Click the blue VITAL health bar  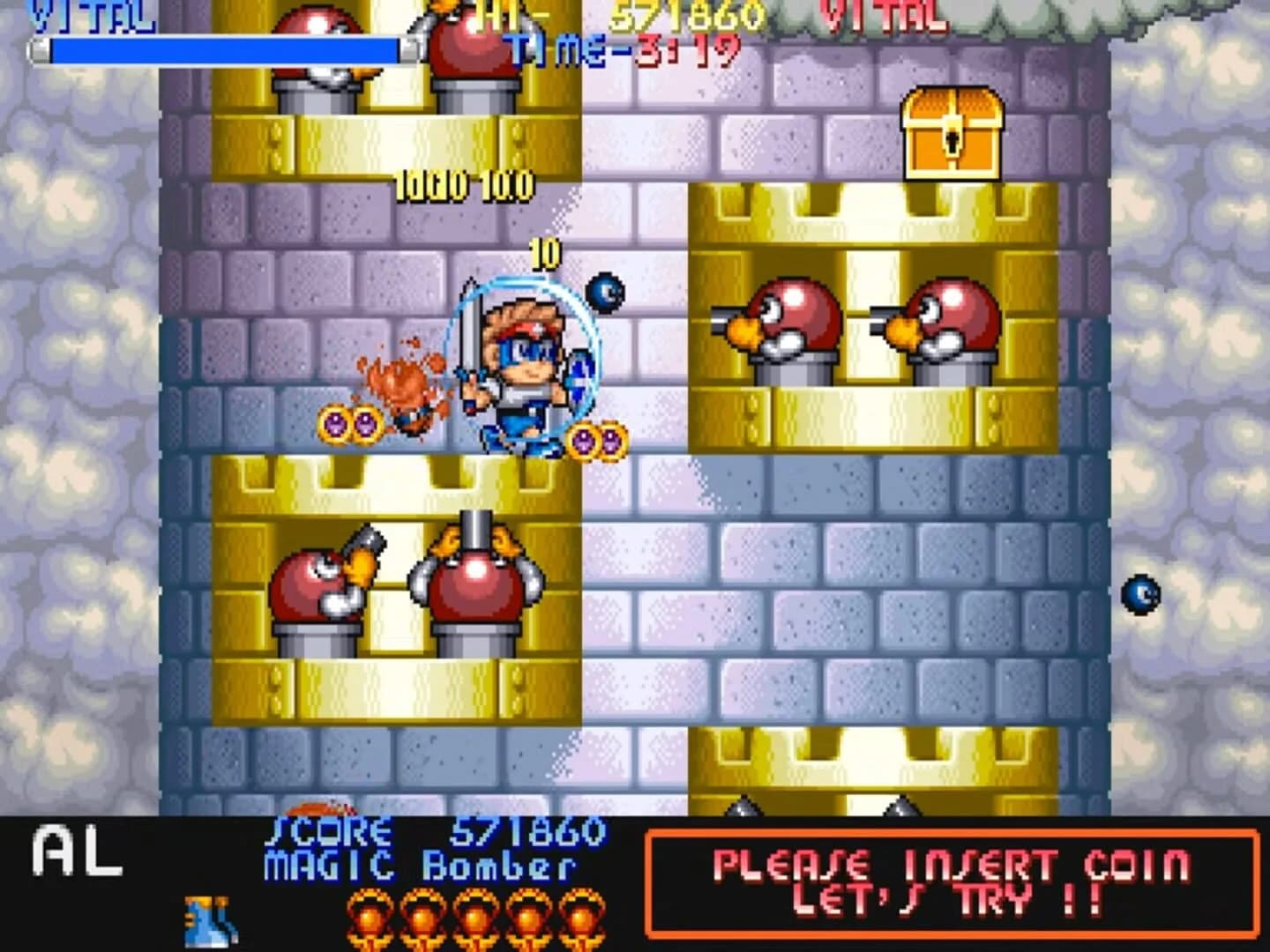click(x=220, y=49)
